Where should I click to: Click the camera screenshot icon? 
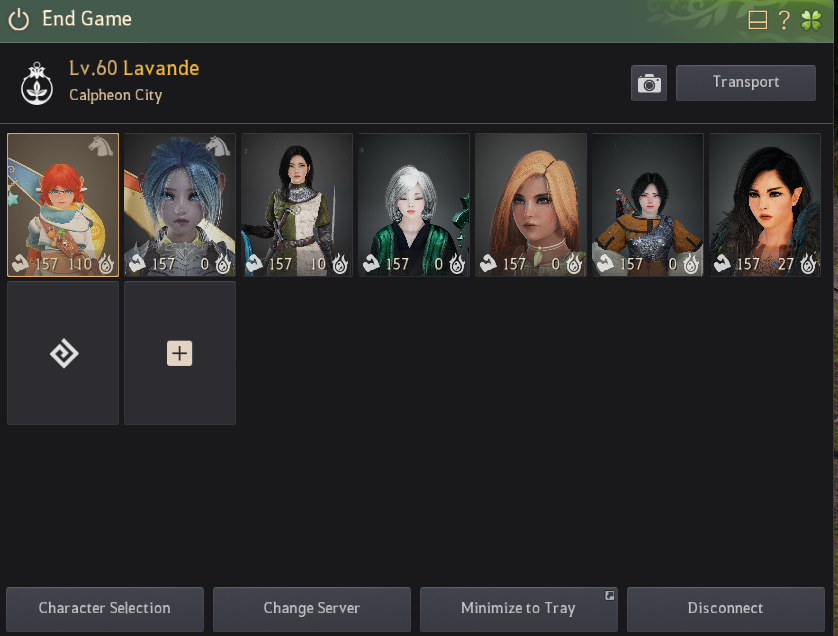tap(649, 83)
